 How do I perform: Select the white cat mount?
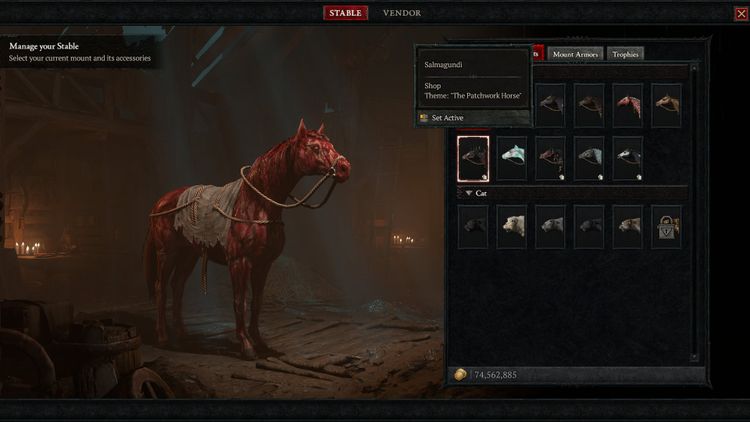pyautogui.click(x=512, y=226)
